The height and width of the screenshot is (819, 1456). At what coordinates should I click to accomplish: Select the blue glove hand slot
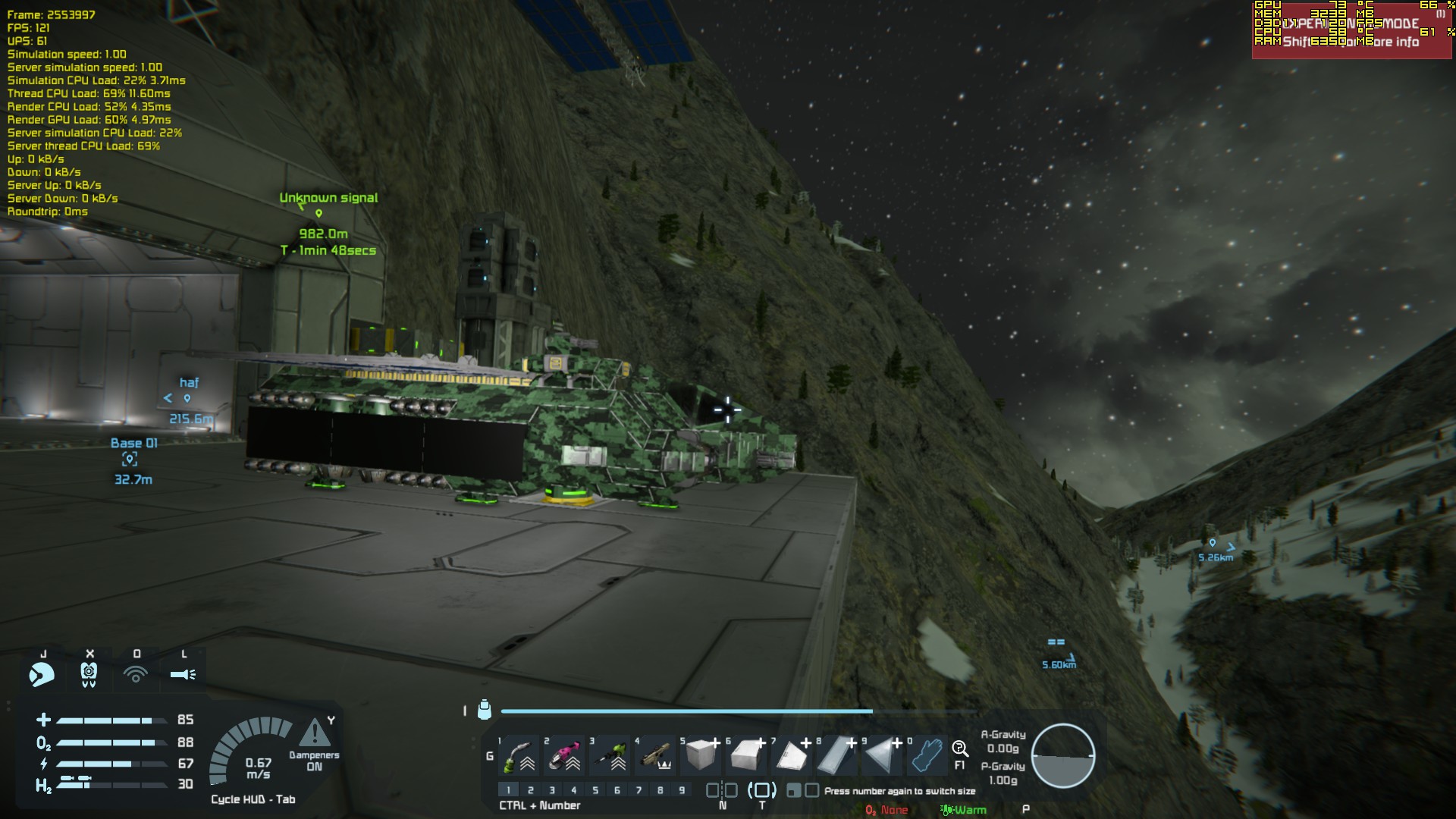click(x=927, y=755)
